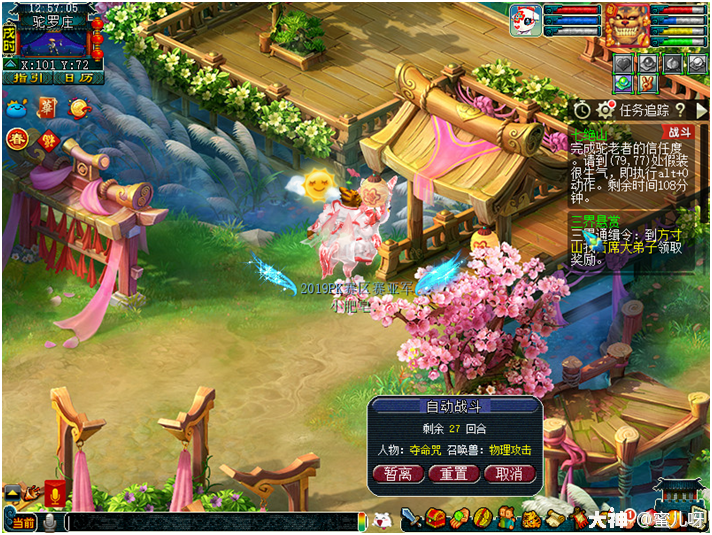The width and height of the screenshot is (712, 535).
Task: Open the 日历 calendar button
Action: (x=78, y=77)
